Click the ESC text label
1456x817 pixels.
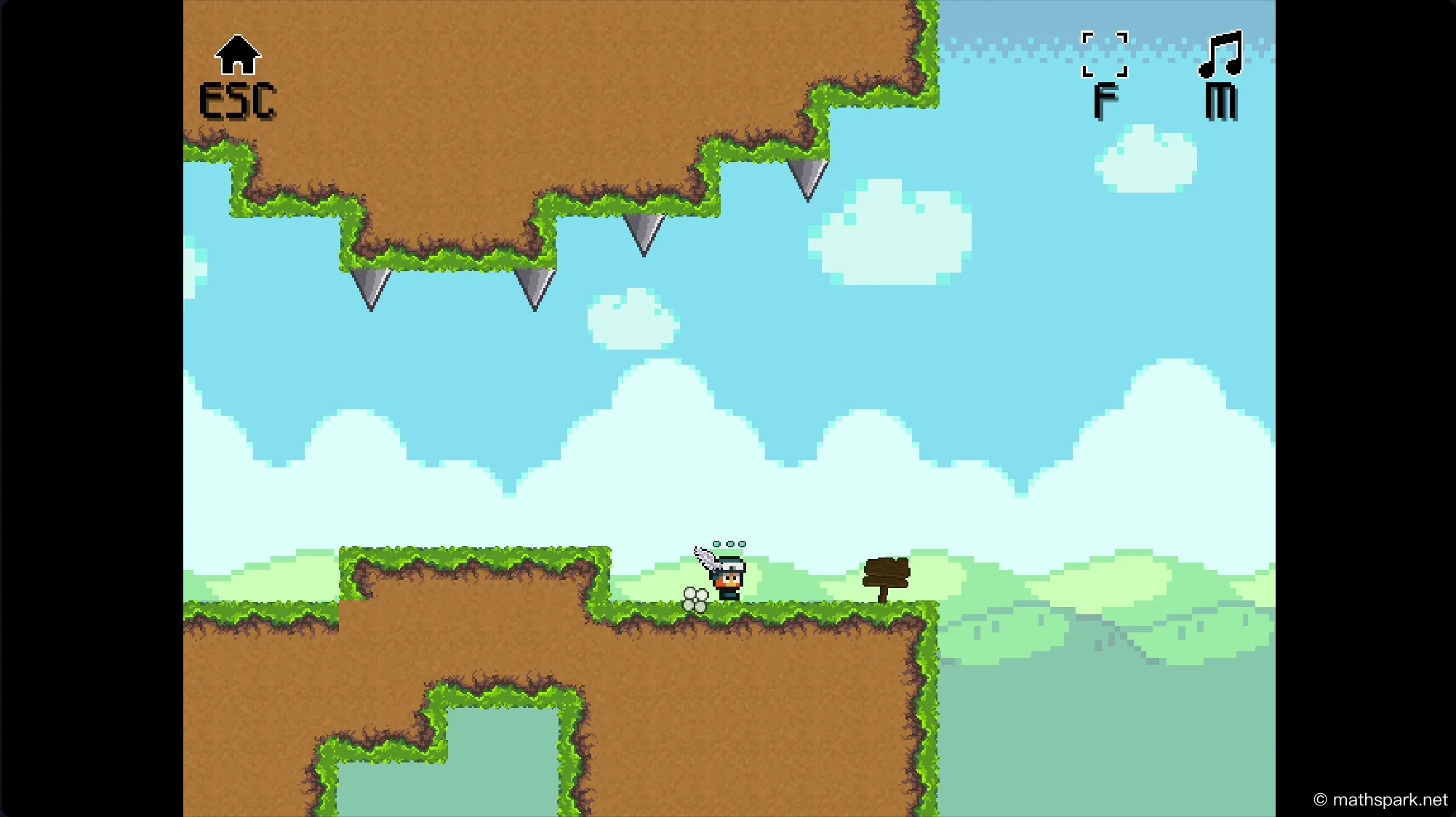pyautogui.click(x=238, y=100)
